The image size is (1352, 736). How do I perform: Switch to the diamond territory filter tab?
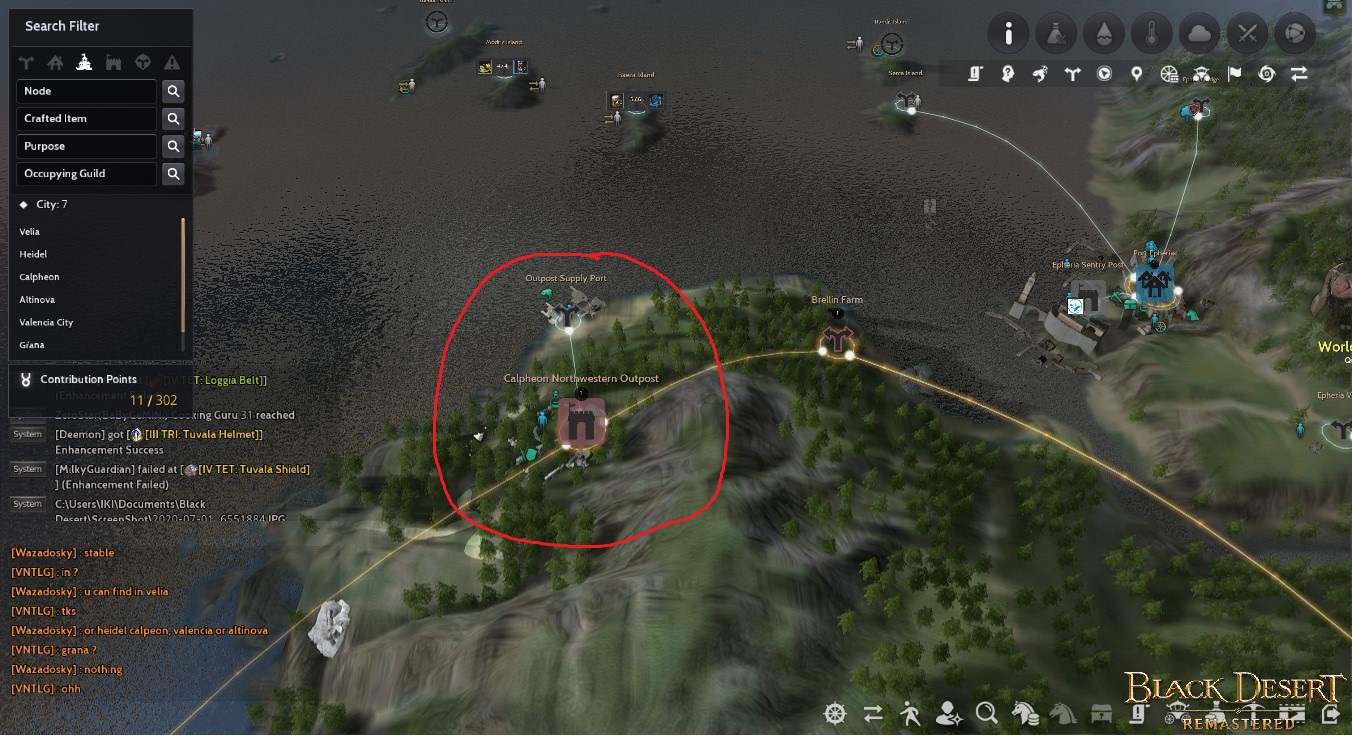click(x=143, y=61)
